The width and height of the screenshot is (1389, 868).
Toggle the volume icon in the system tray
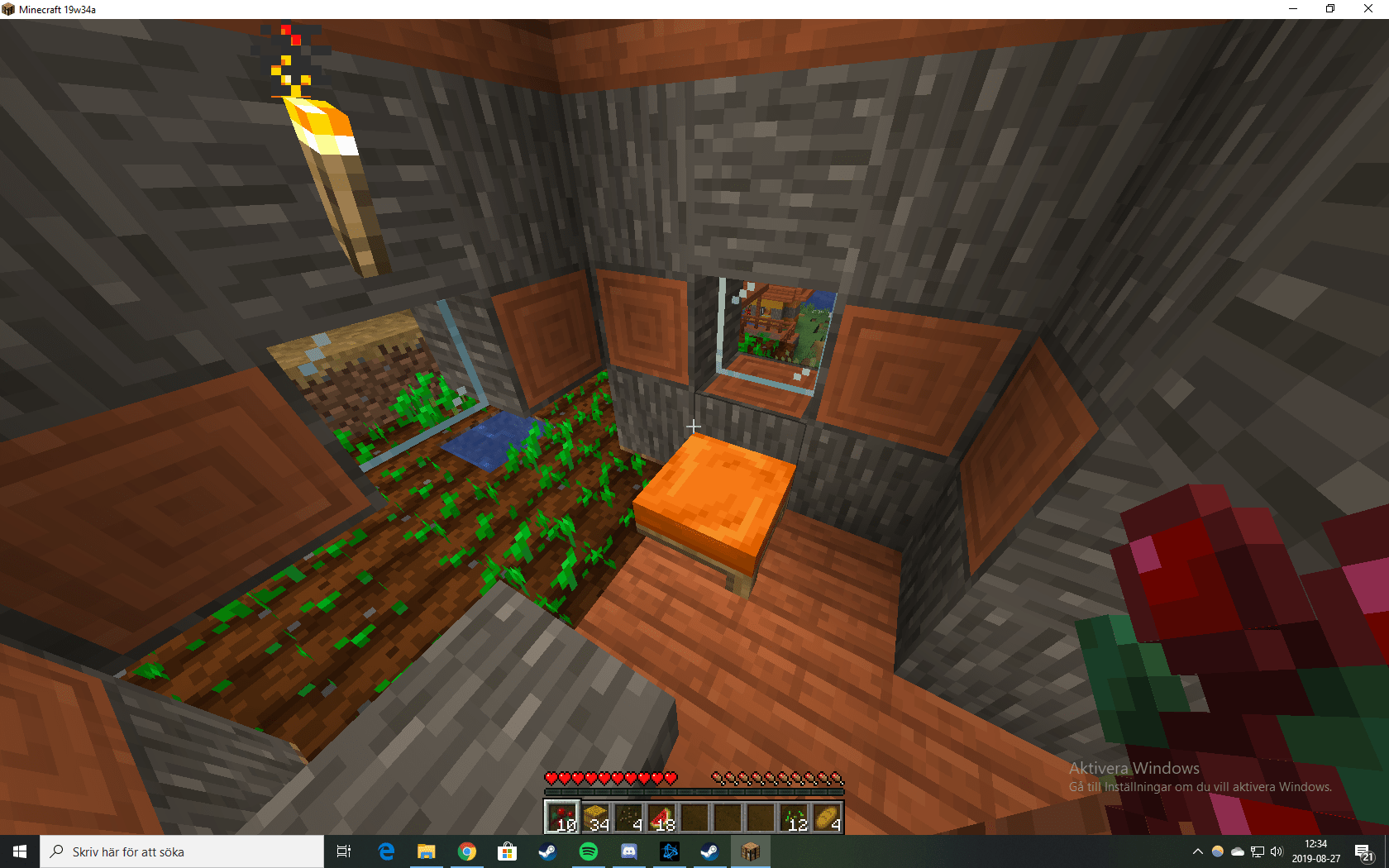tap(1276, 851)
